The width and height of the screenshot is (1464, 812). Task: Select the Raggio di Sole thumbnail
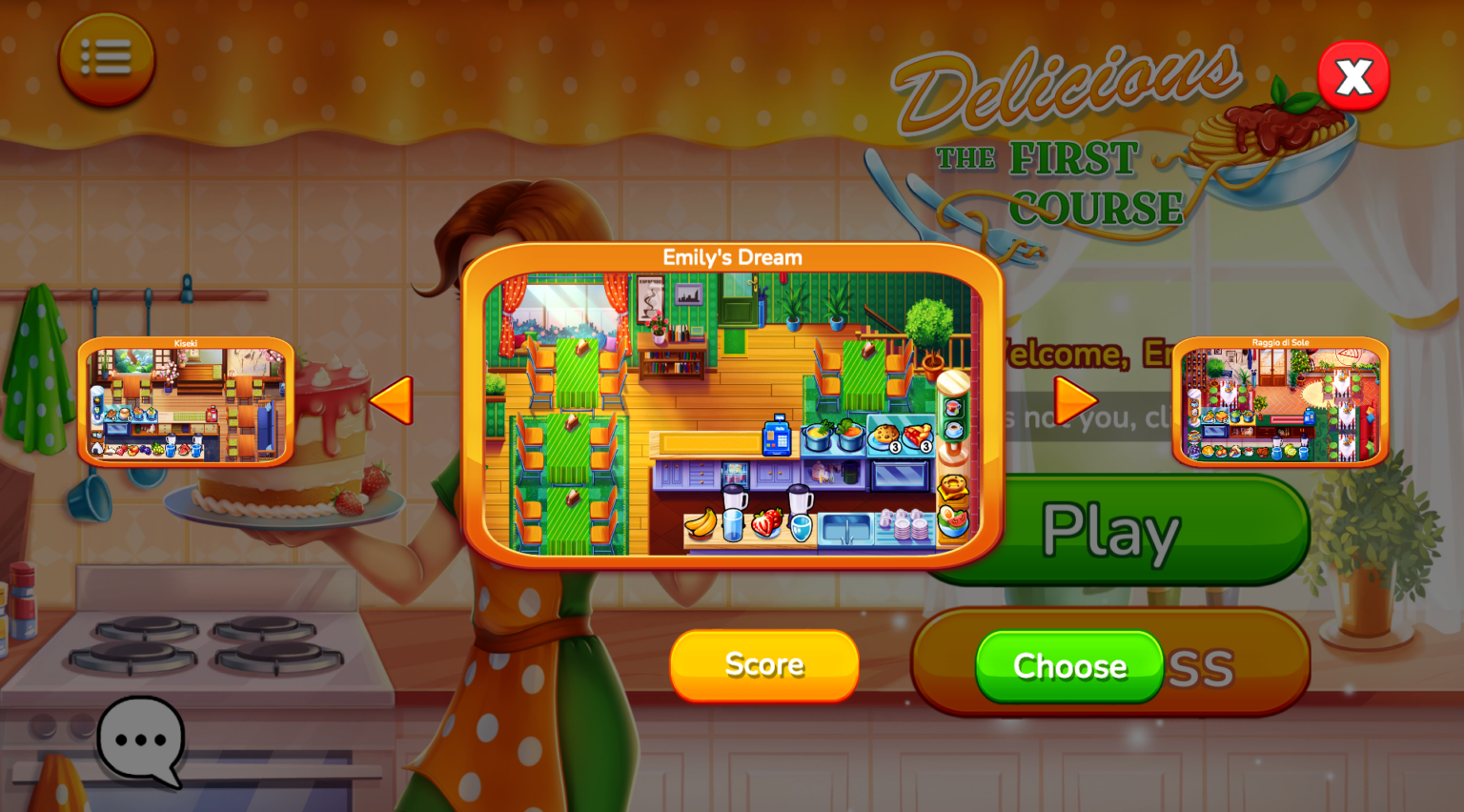click(x=1281, y=402)
